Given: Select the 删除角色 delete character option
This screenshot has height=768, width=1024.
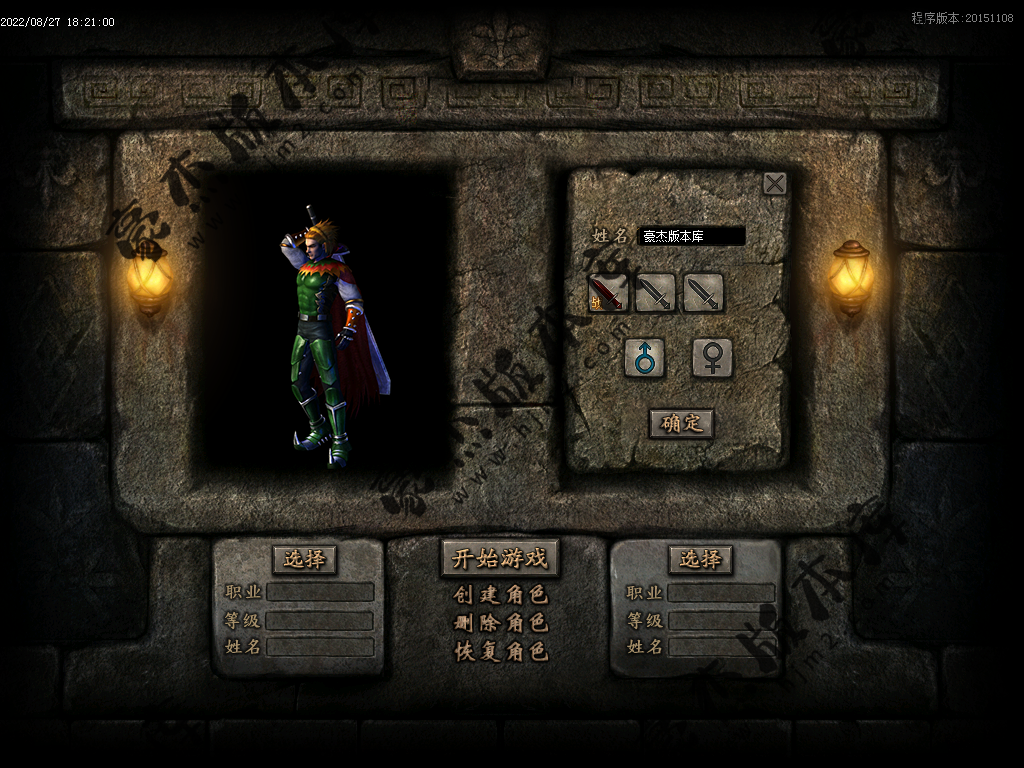Looking at the screenshot, I should [x=500, y=623].
